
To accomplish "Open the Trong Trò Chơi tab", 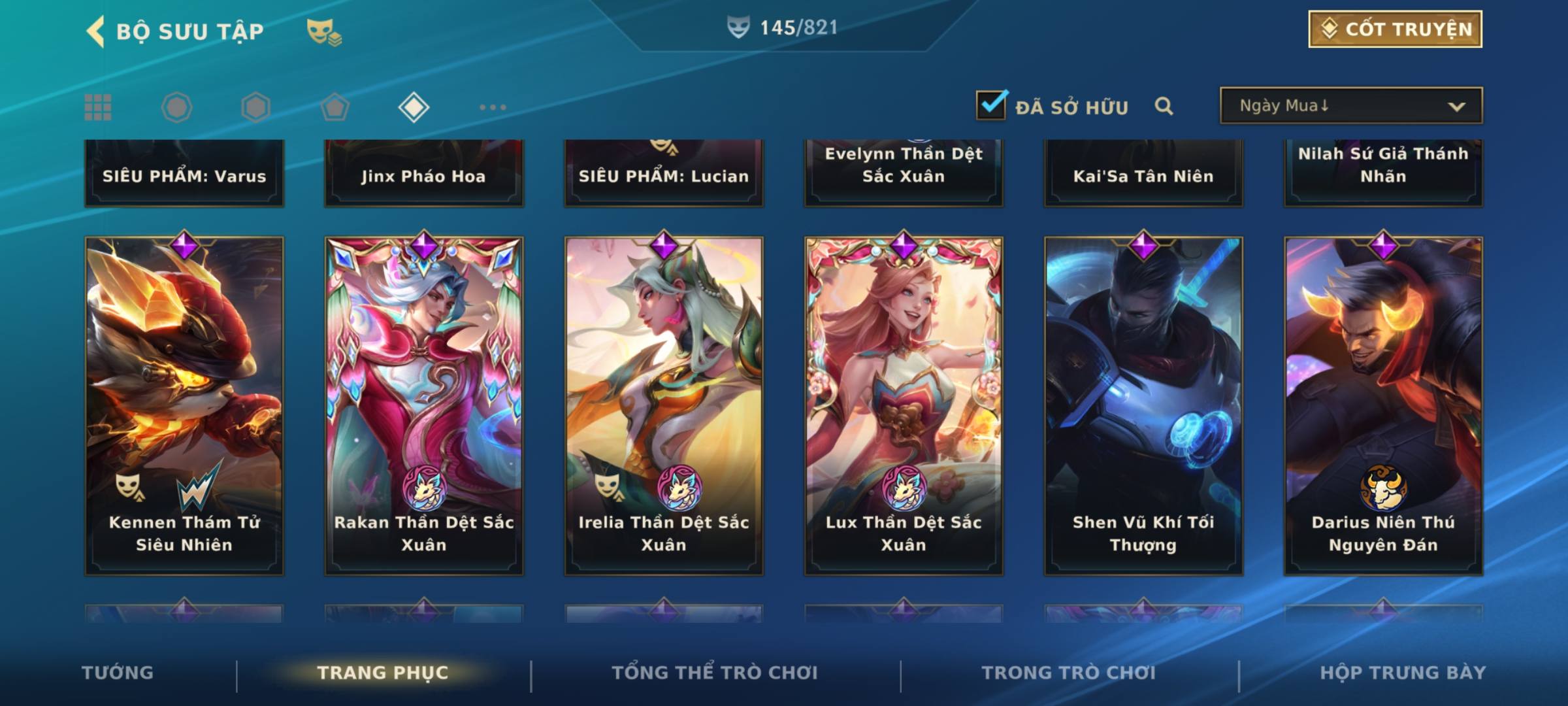I will tap(1069, 673).
